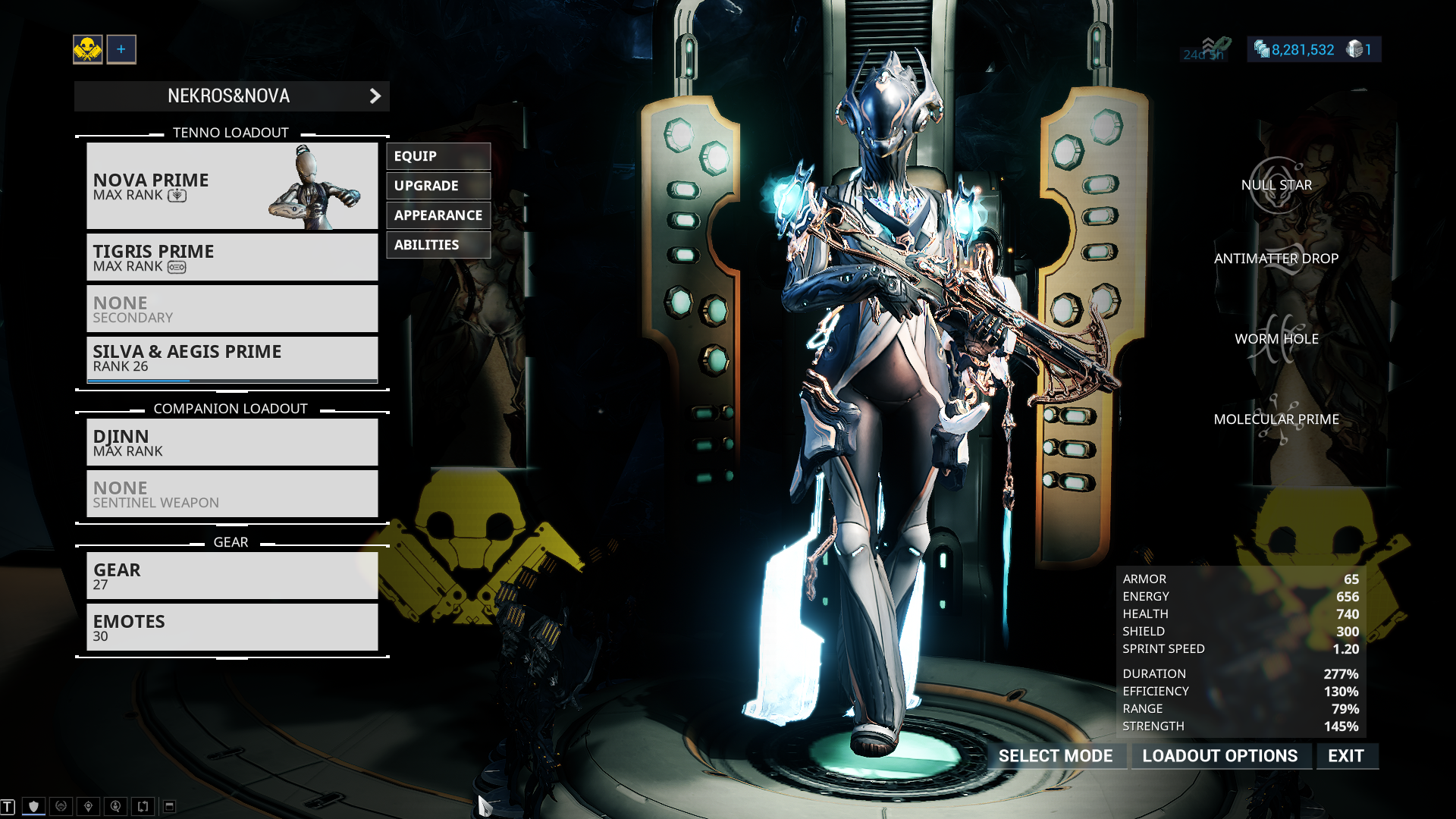Viewport: 1456px width, 819px height.
Task: Exit the arsenal screen
Action: 1346,756
